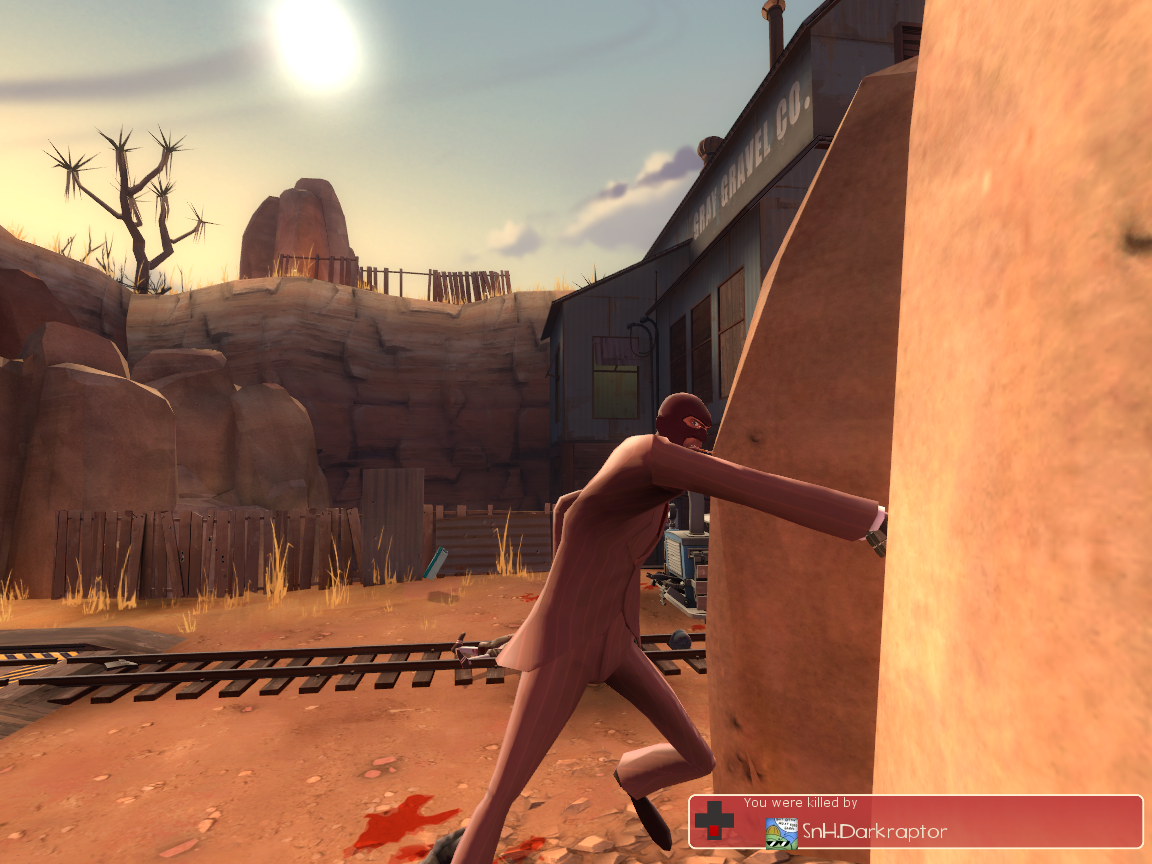1152x864 pixels.
Task: Select the SnH.Darkraptor killer name
Action: pos(874,832)
